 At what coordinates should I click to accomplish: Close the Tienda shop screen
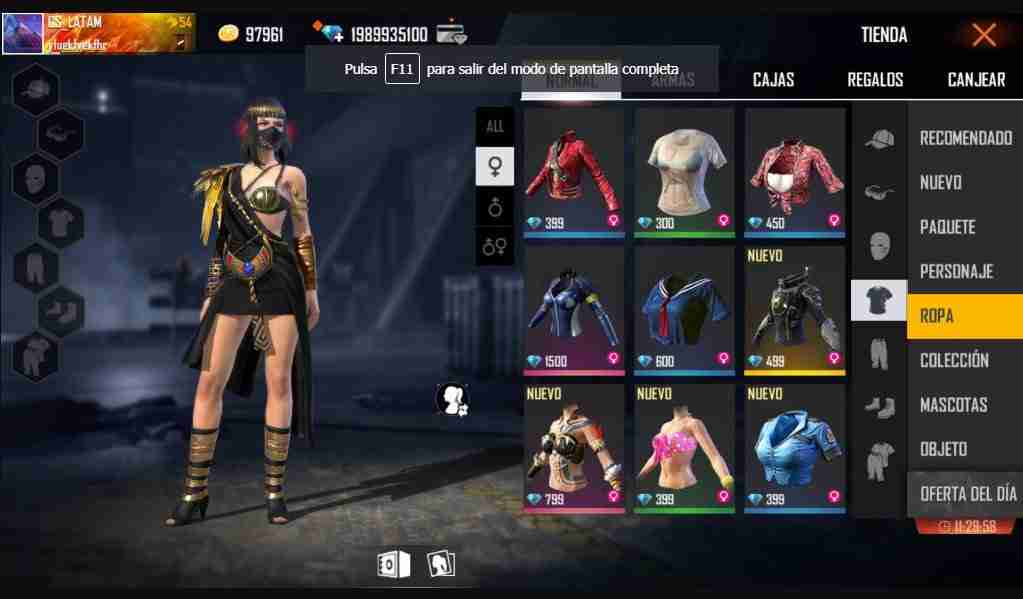click(x=984, y=35)
